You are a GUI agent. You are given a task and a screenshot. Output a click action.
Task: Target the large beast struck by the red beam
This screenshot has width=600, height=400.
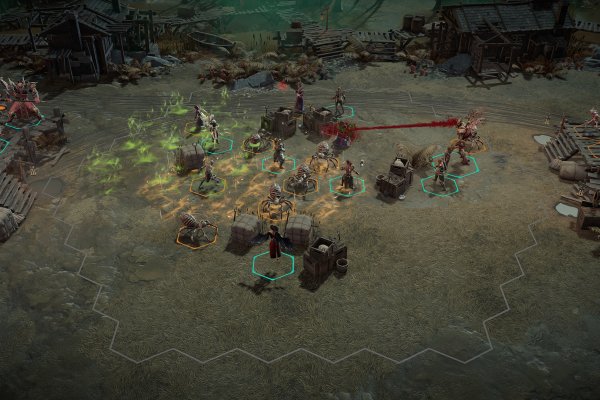[465, 138]
